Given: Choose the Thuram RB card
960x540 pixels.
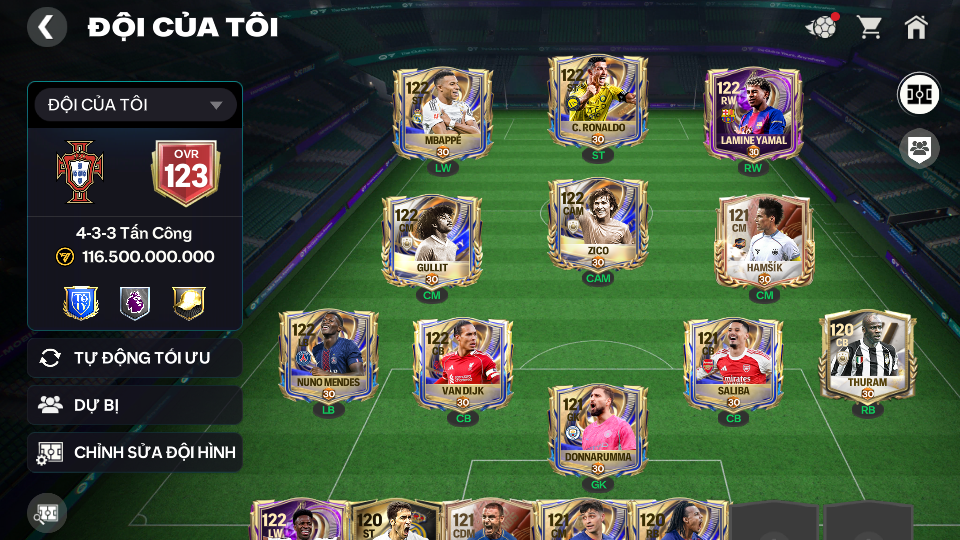Looking at the screenshot, I should [x=867, y=355].
